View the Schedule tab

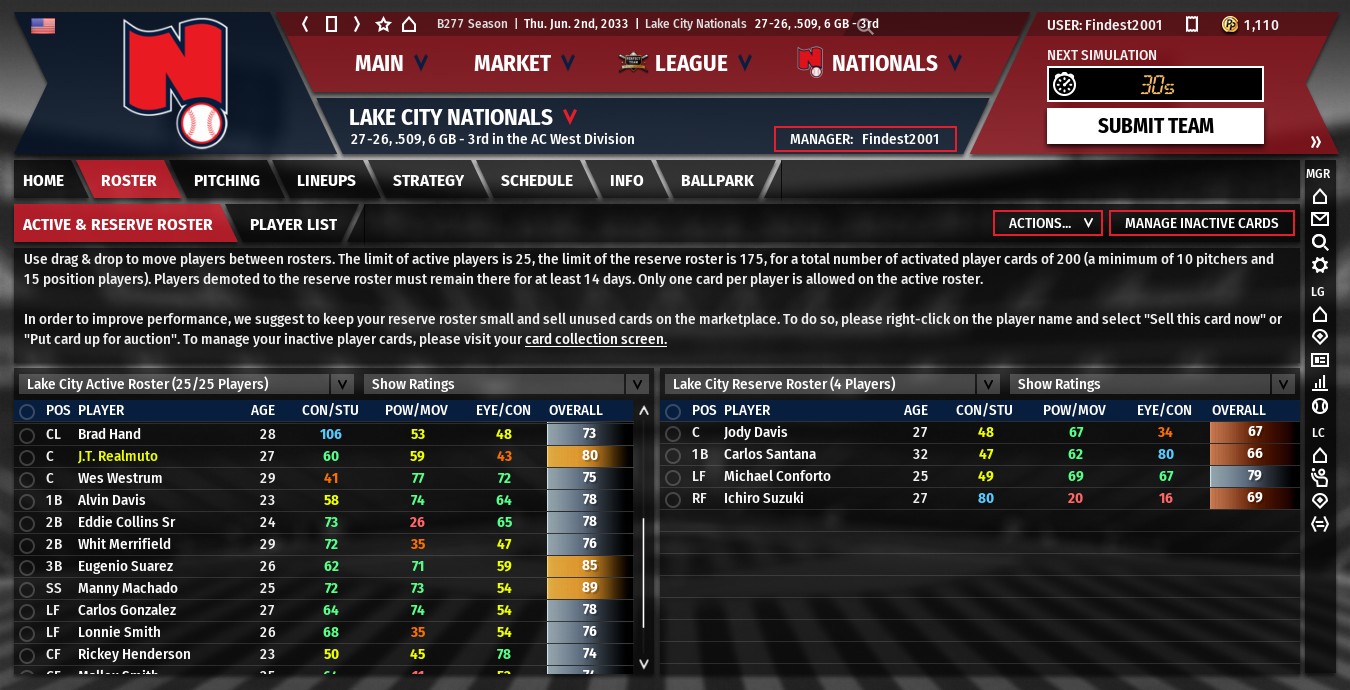click(x=536, y=181)
